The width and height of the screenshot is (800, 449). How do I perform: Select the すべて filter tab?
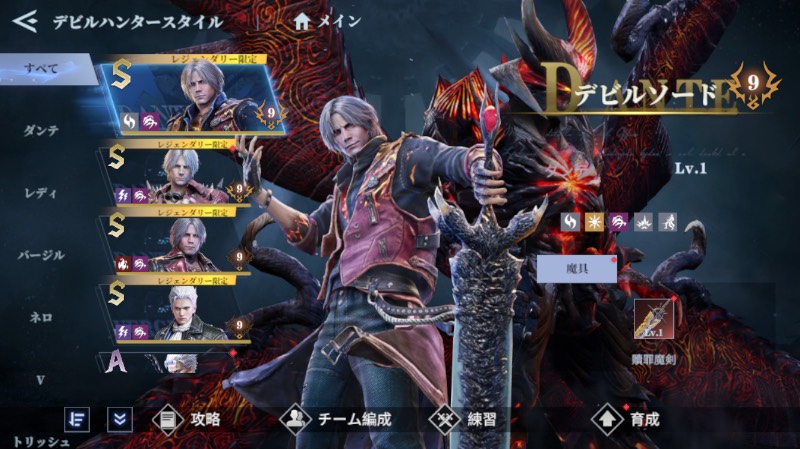[42, 68]
